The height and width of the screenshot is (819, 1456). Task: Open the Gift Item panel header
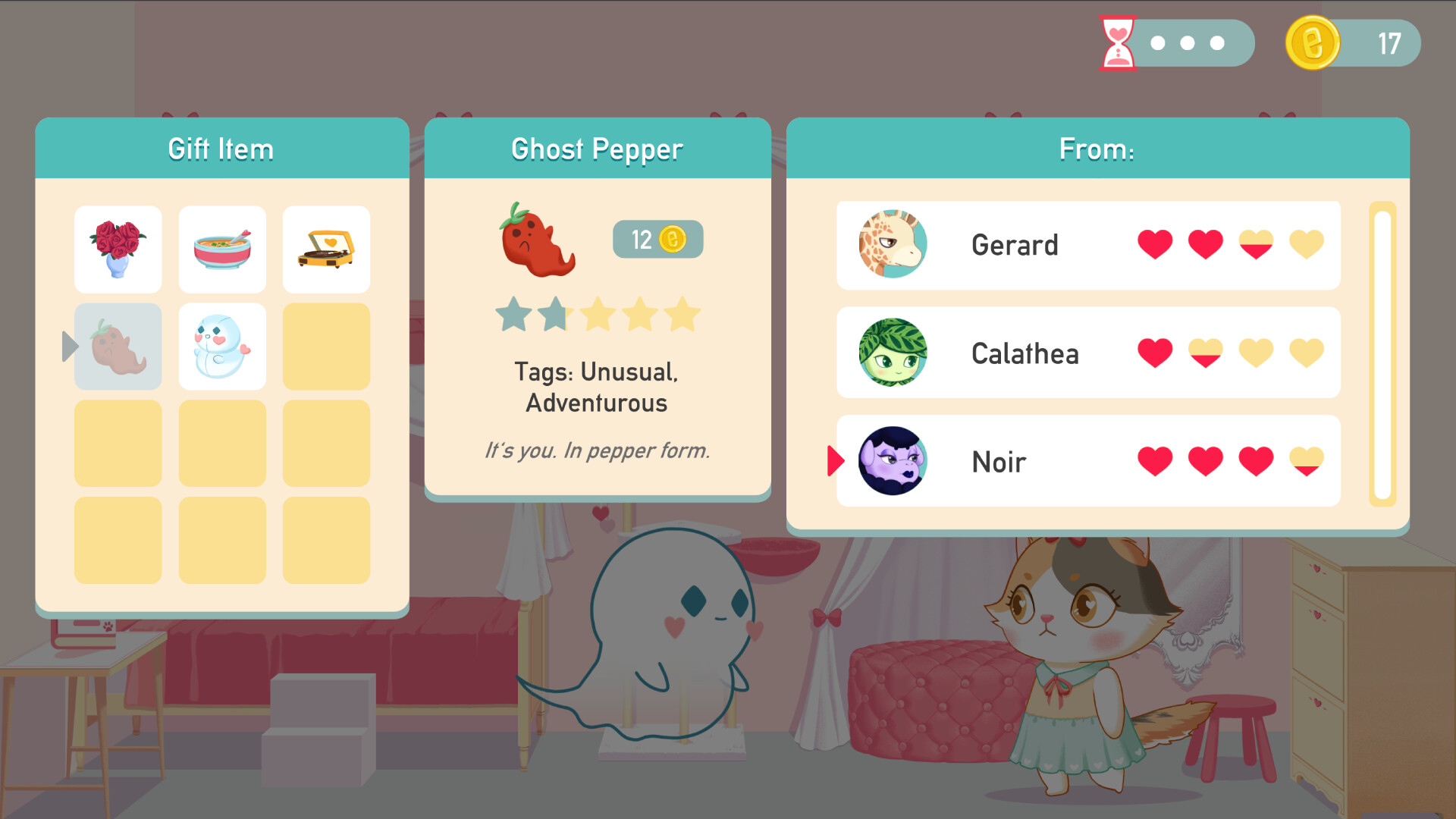click(221, 149)
